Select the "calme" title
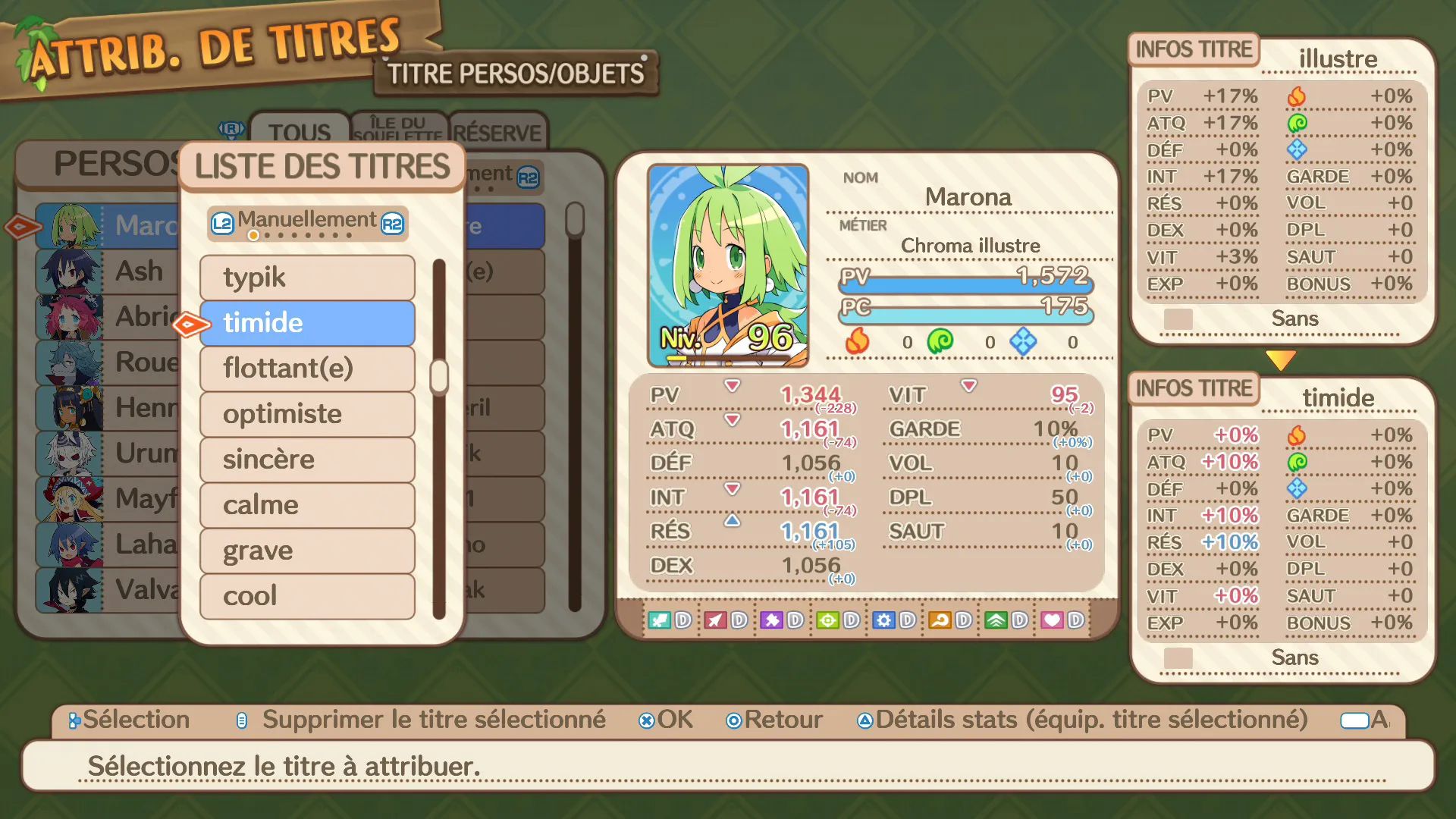This screenshot has width=1456, height=819. 307,505
